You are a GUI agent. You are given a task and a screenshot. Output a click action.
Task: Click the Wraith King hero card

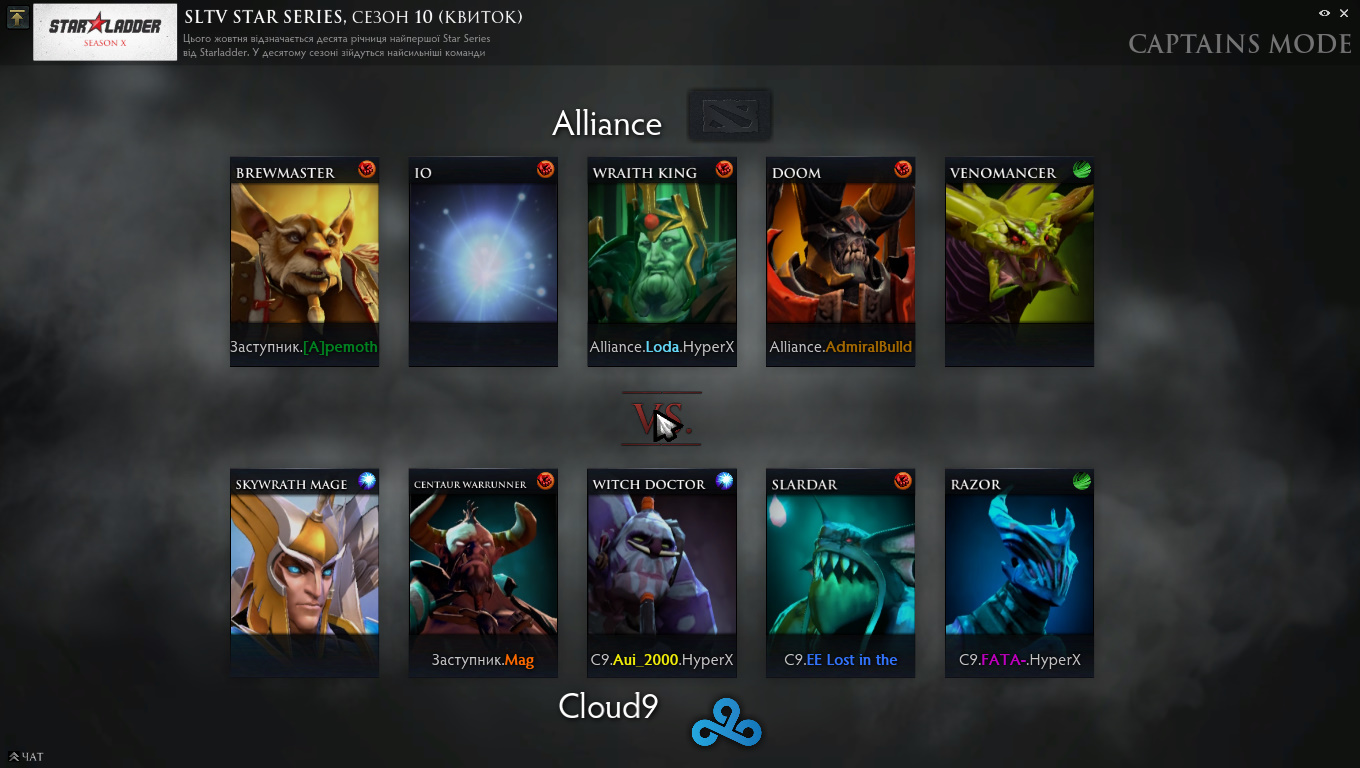662,262
